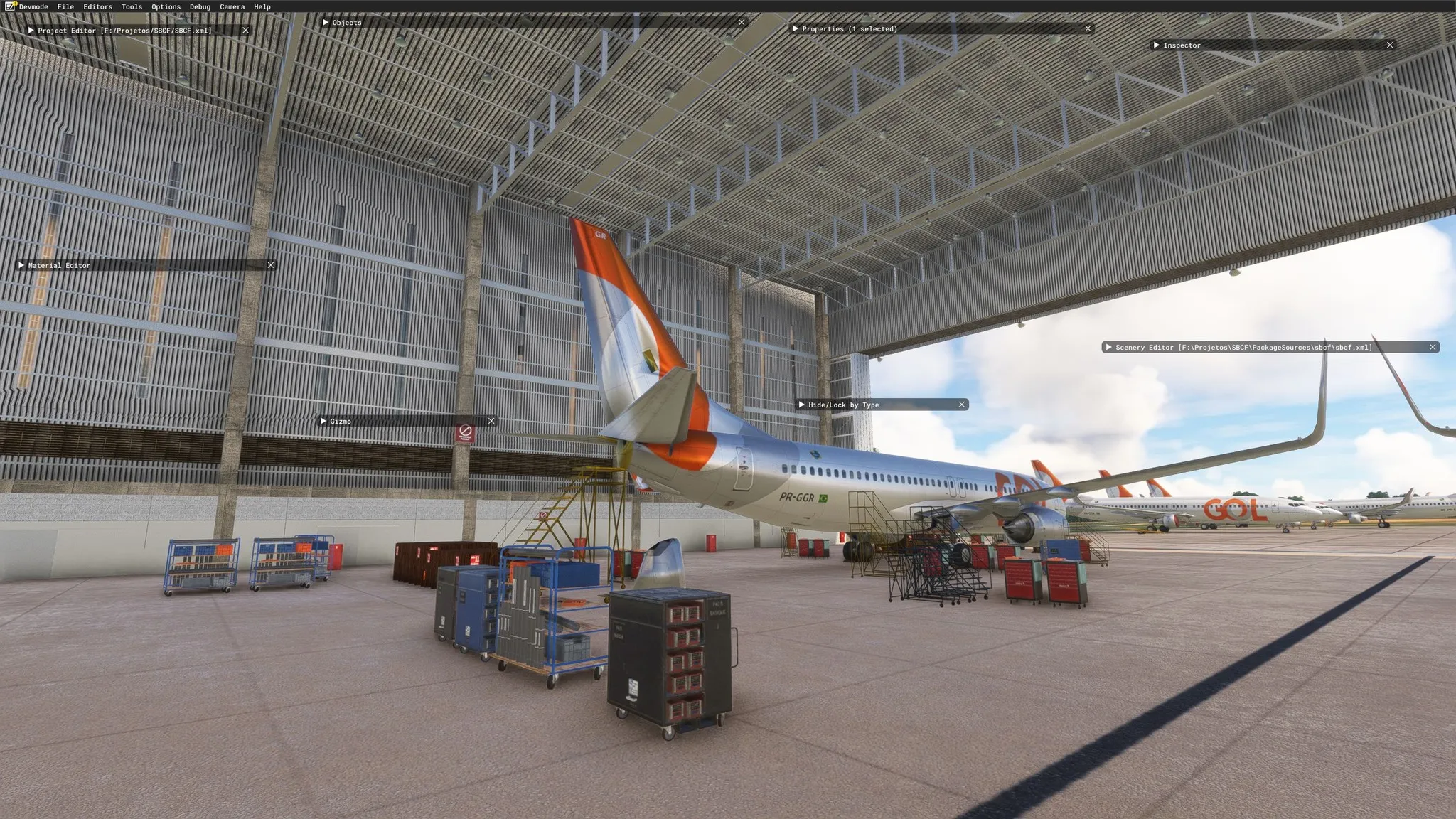The image size is (1456, 819).
Task: Close the Scenery Editor window
Action: tap(1433, 348)
